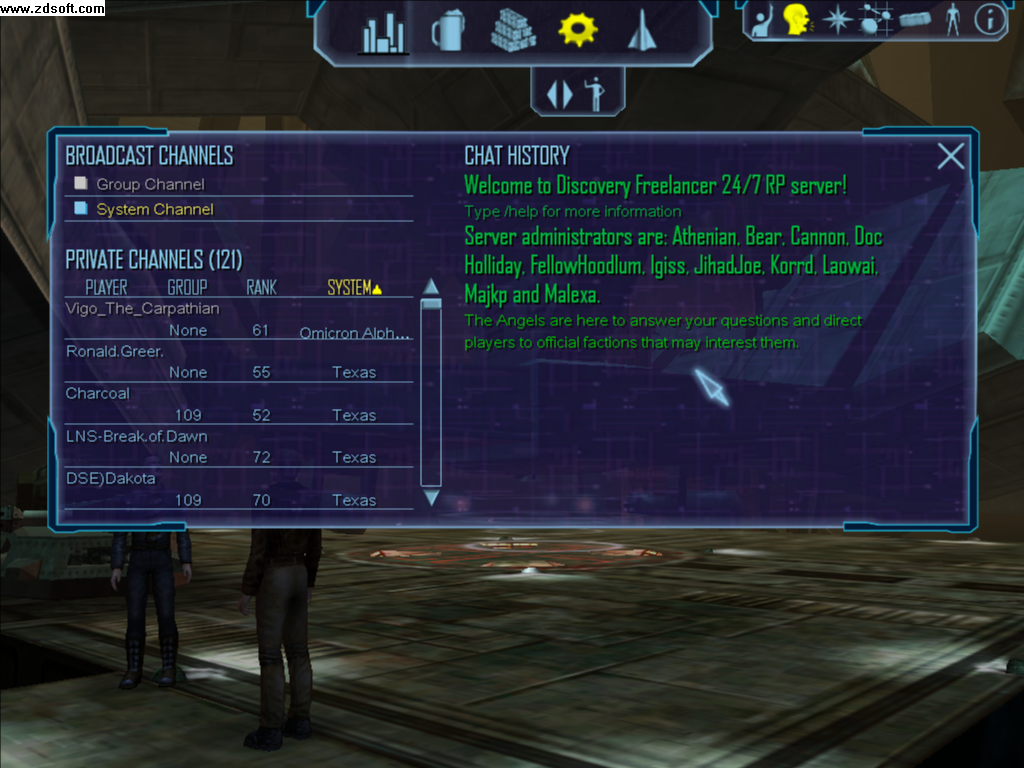The image size is (1024, 768).
Task: Click the player list scroll-up arrow
Action: click(431, 287)
